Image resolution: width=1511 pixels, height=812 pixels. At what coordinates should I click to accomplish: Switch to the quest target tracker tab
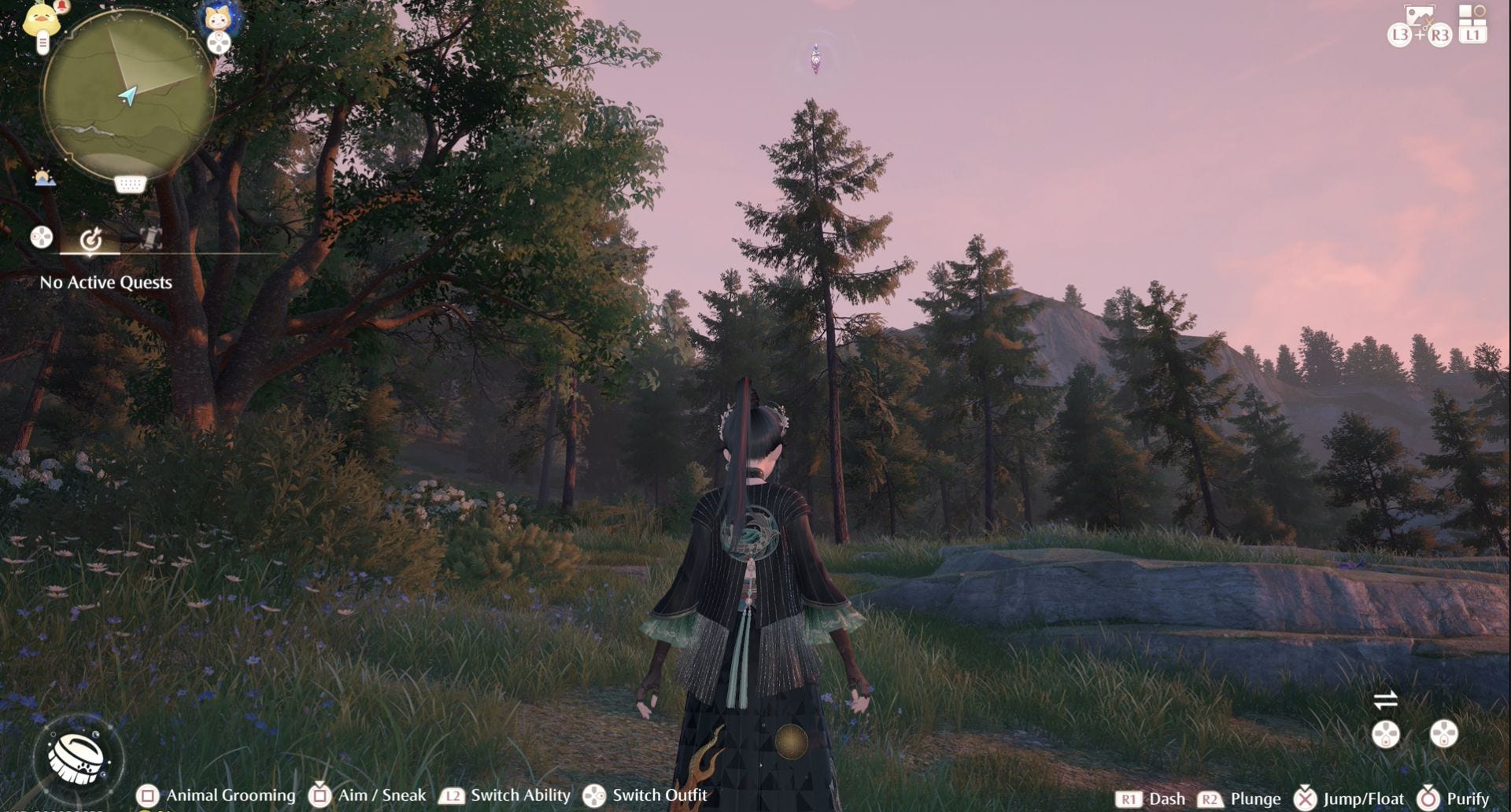[91, 238]
